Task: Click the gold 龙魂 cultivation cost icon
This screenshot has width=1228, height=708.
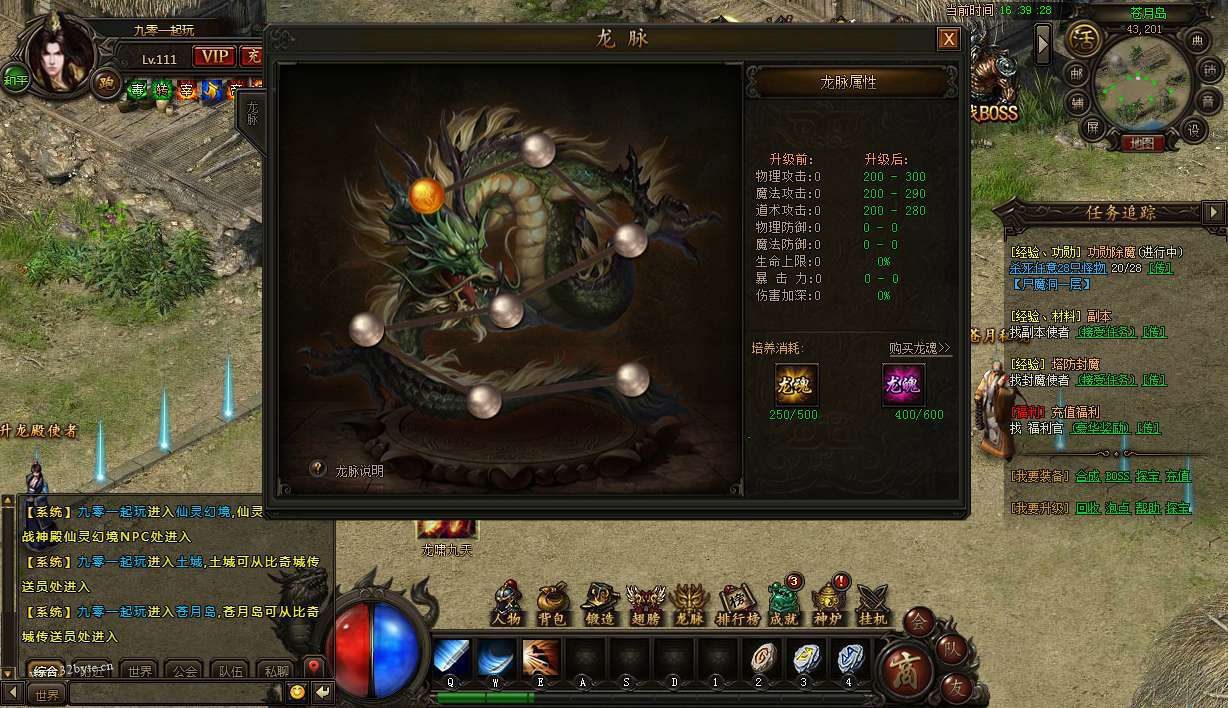Action: pyautogui.click(x=796, y=384)
